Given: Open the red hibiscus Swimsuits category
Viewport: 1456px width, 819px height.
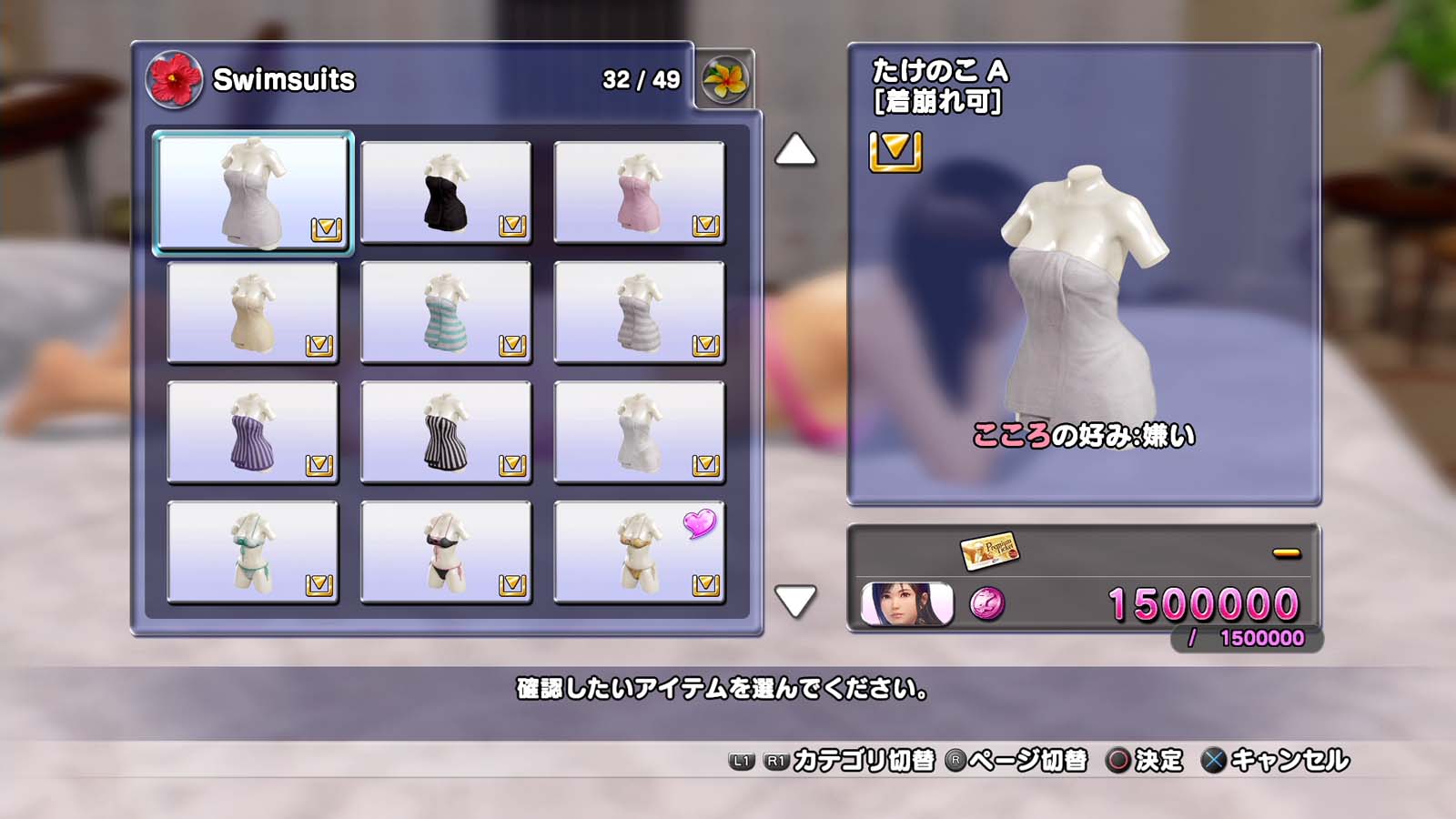Looking at the screenshot, I should [x=173, y=80].
